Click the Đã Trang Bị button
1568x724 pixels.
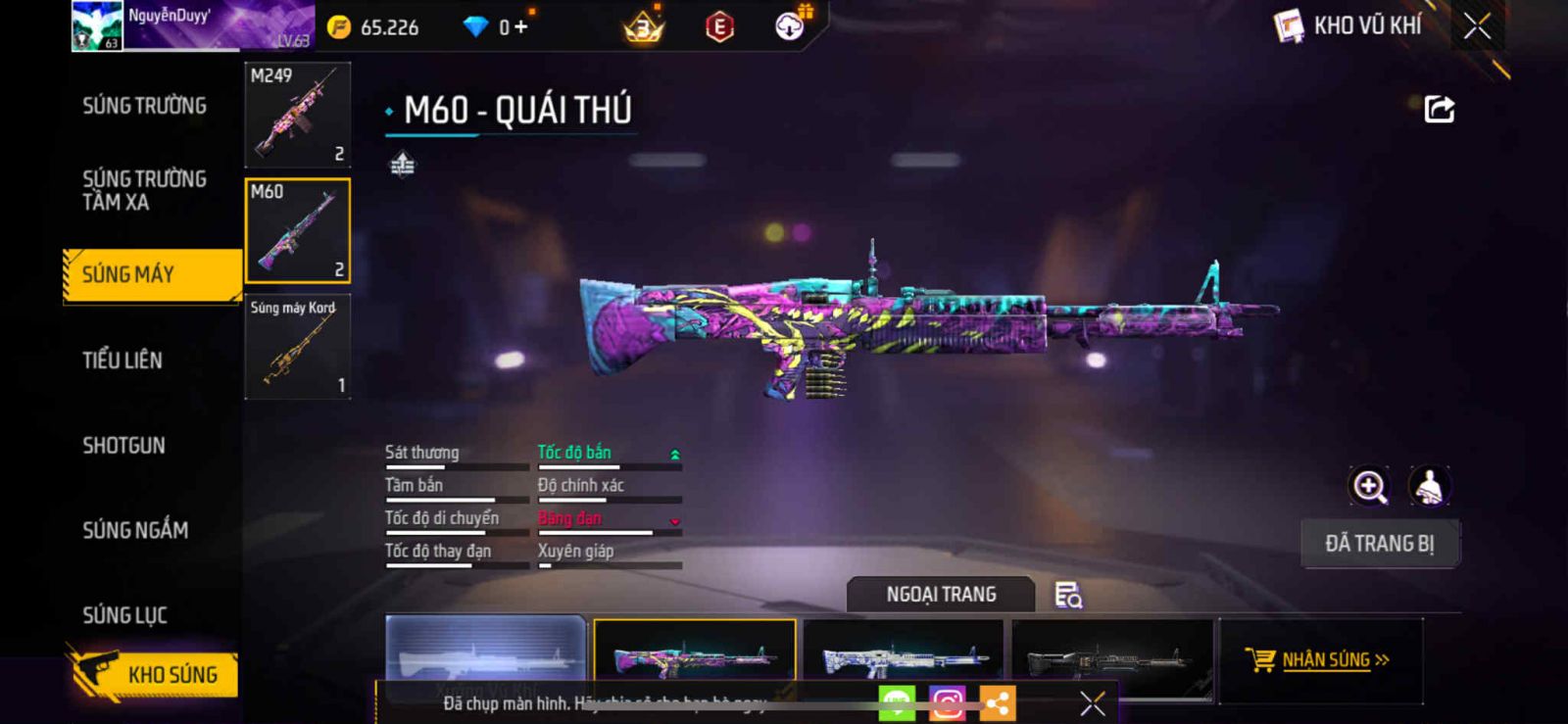pos(1379,544)
